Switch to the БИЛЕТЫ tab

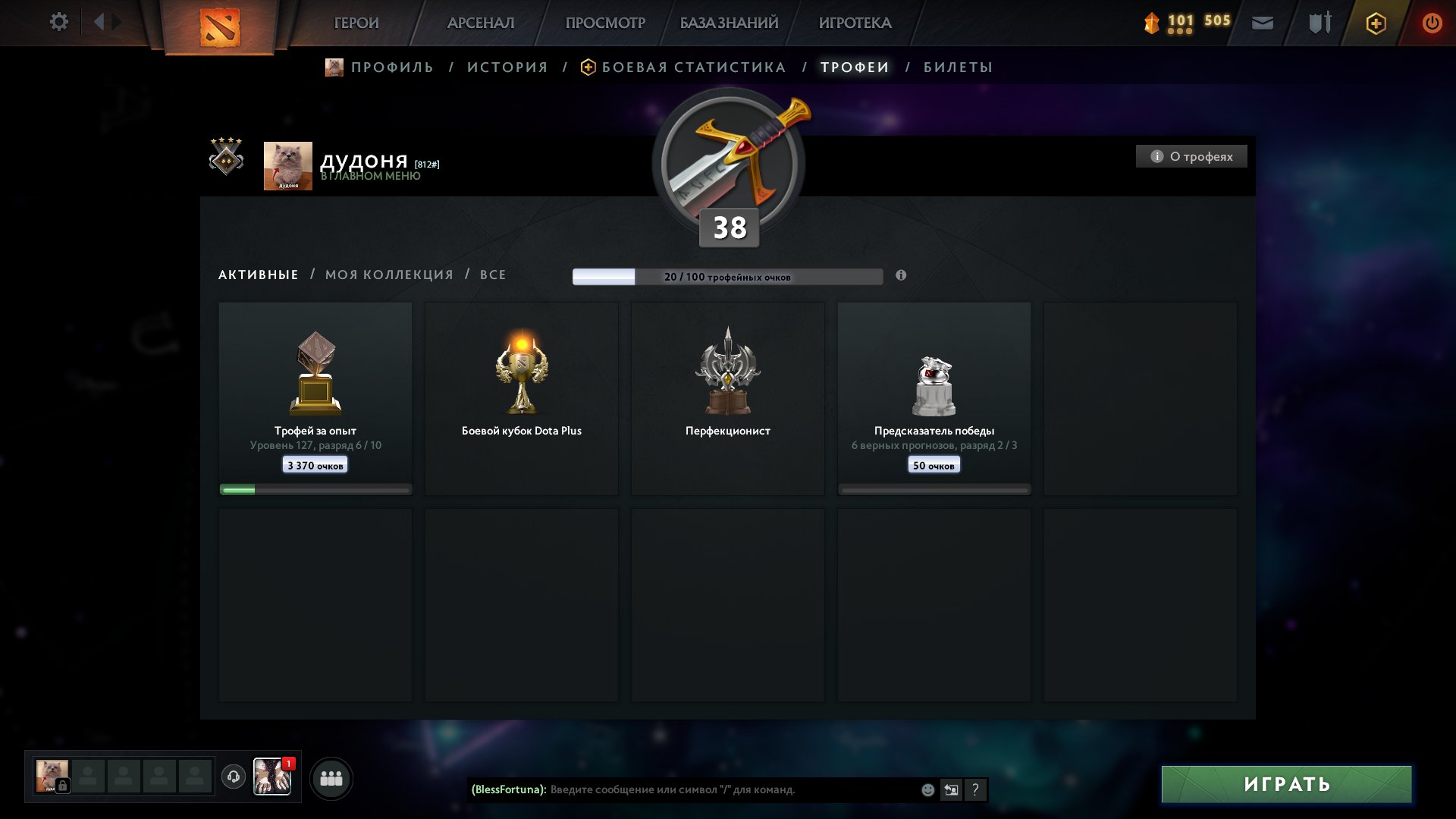957,67
